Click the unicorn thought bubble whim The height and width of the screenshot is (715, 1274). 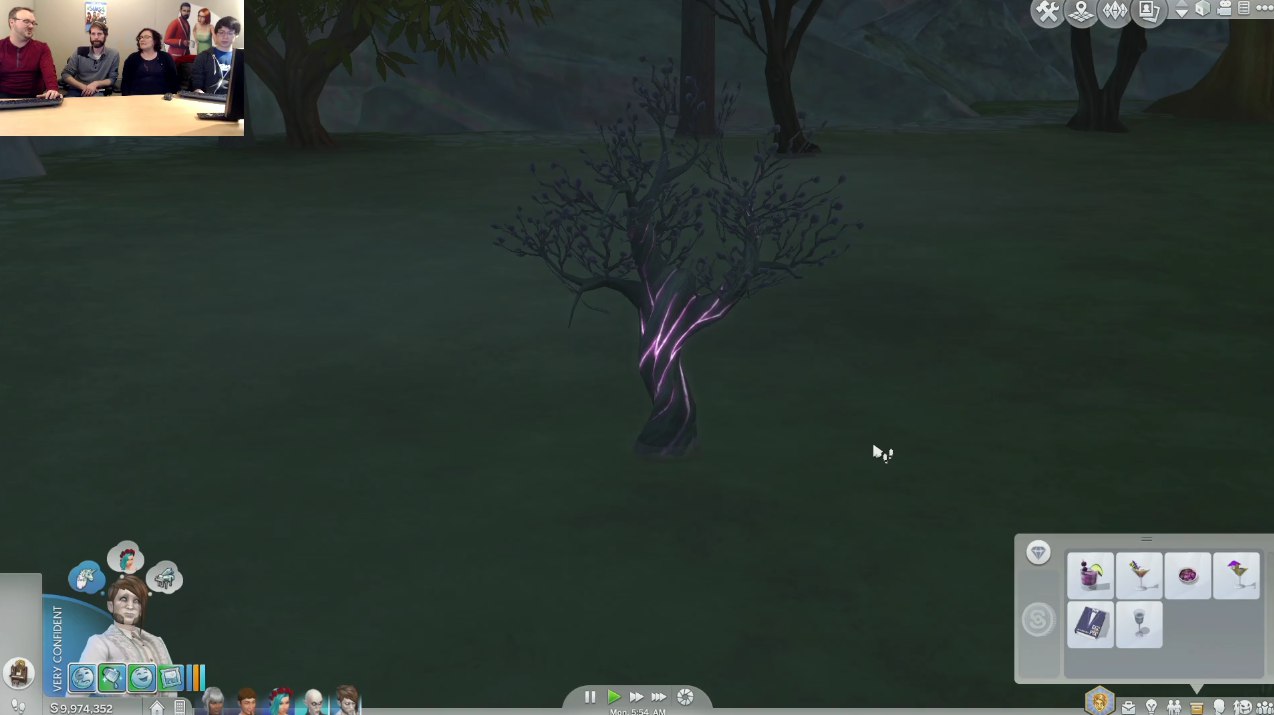coord(86,577)
